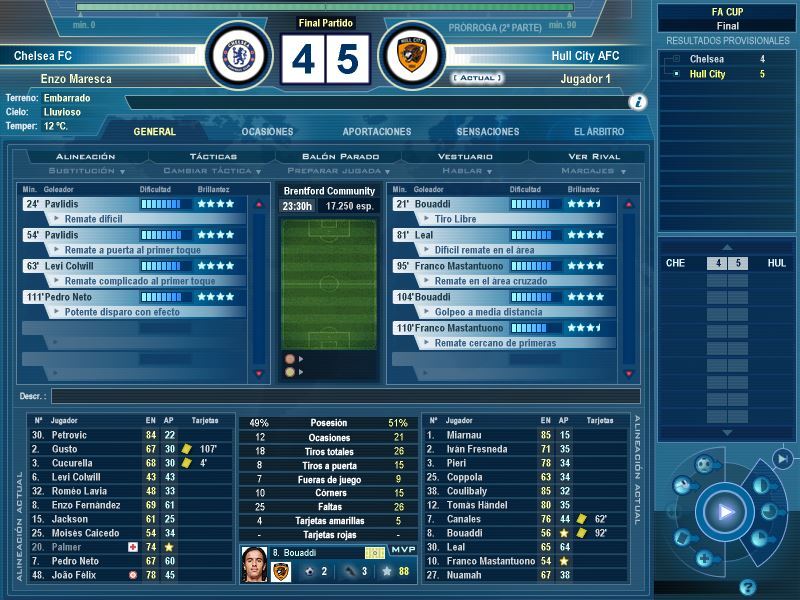Choose the Balón Parado option
Image resolution: width=800 pixels, height=600 pixels.
pyautogui.click(x=341, y=157)
